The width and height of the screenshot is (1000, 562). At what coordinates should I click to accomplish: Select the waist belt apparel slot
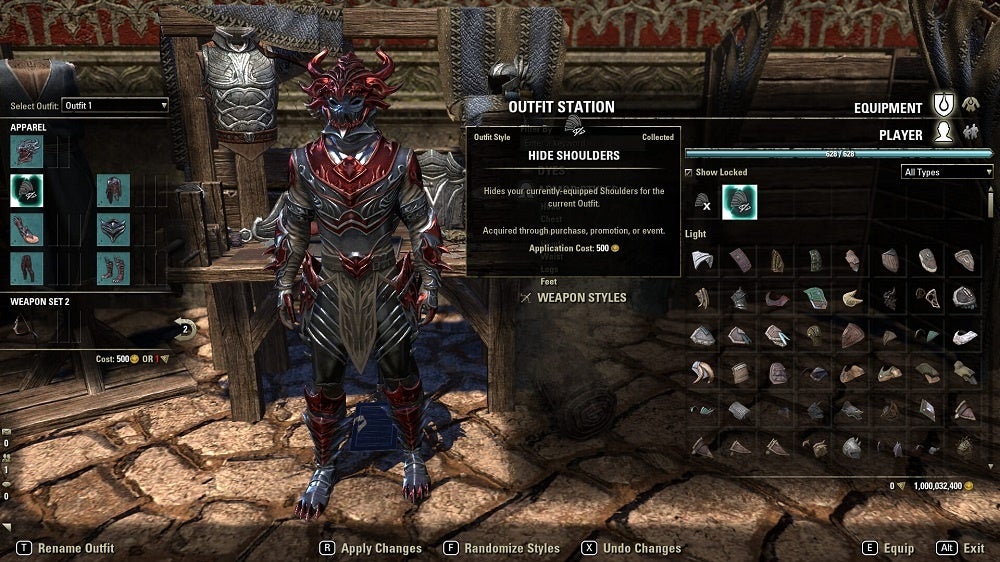[x=113, y=229]
